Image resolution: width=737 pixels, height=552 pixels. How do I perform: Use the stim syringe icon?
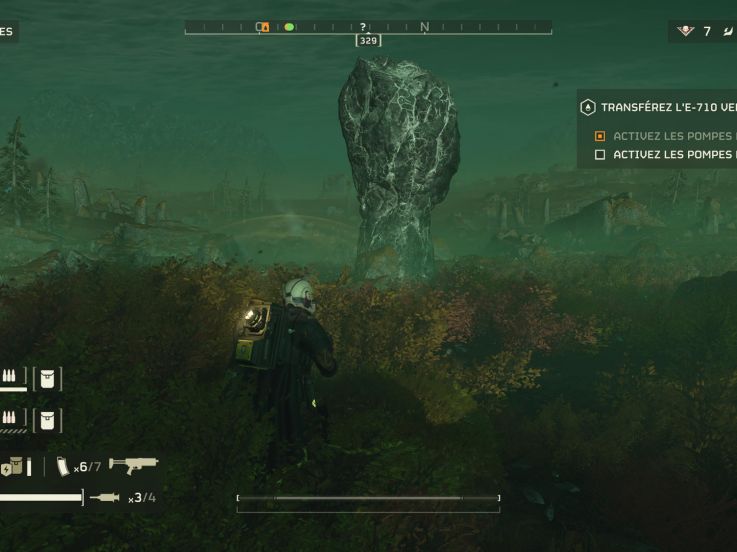click(104, 497)
